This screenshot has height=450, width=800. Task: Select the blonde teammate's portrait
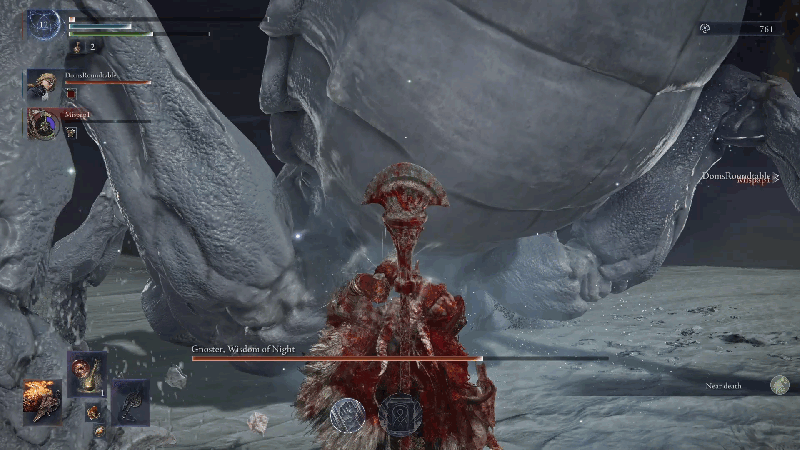click(x=44, y=84)
